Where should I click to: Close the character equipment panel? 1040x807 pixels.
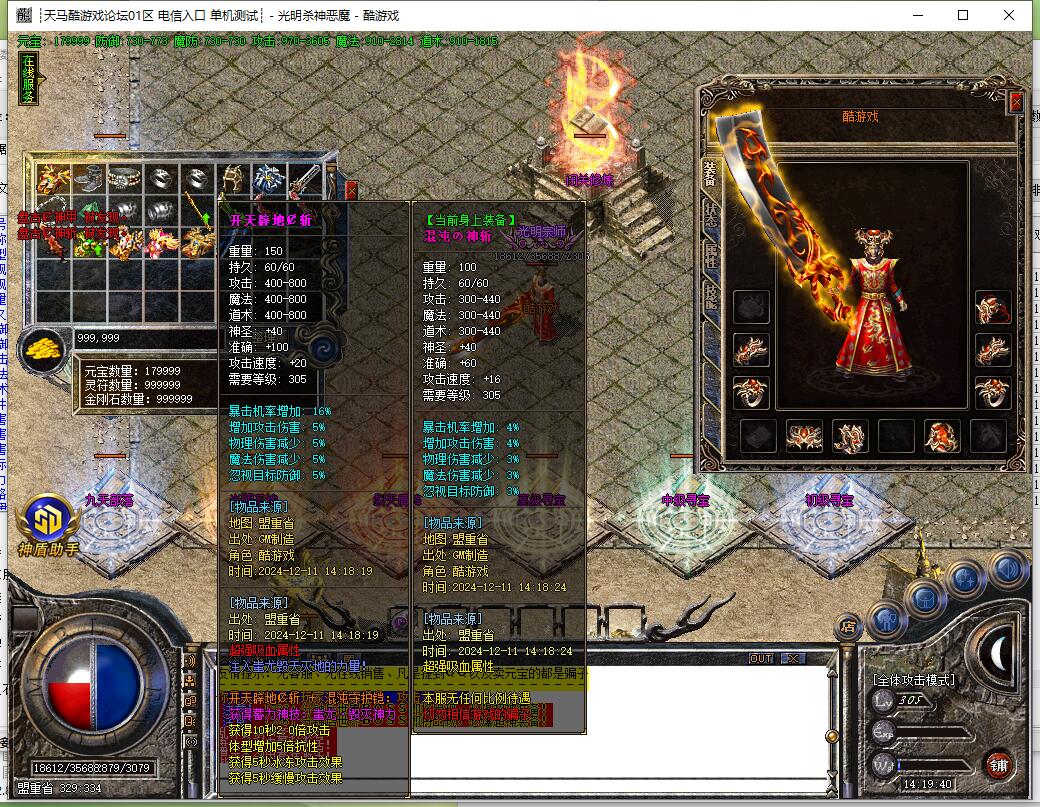click(1016, 102)
